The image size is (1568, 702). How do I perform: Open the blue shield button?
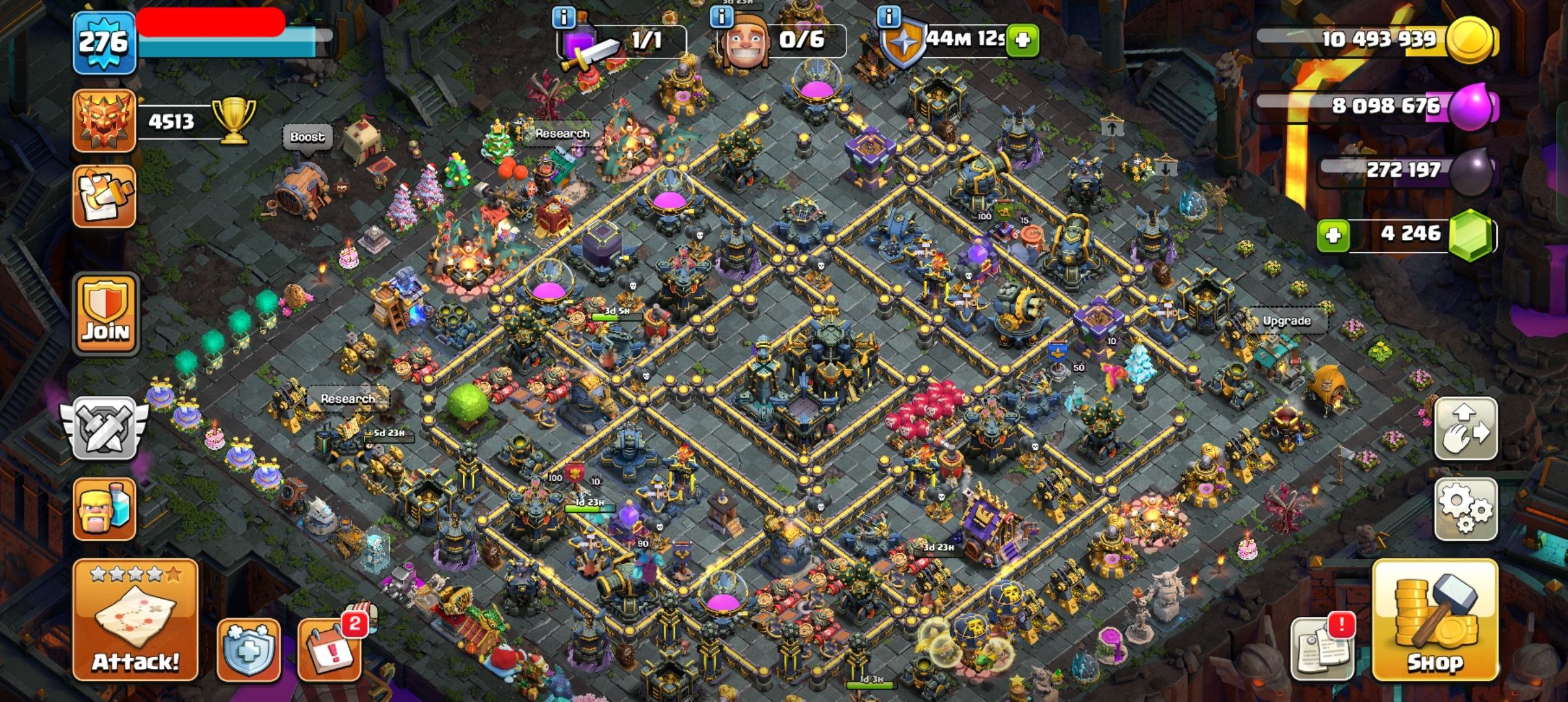[x=248, y=649]
